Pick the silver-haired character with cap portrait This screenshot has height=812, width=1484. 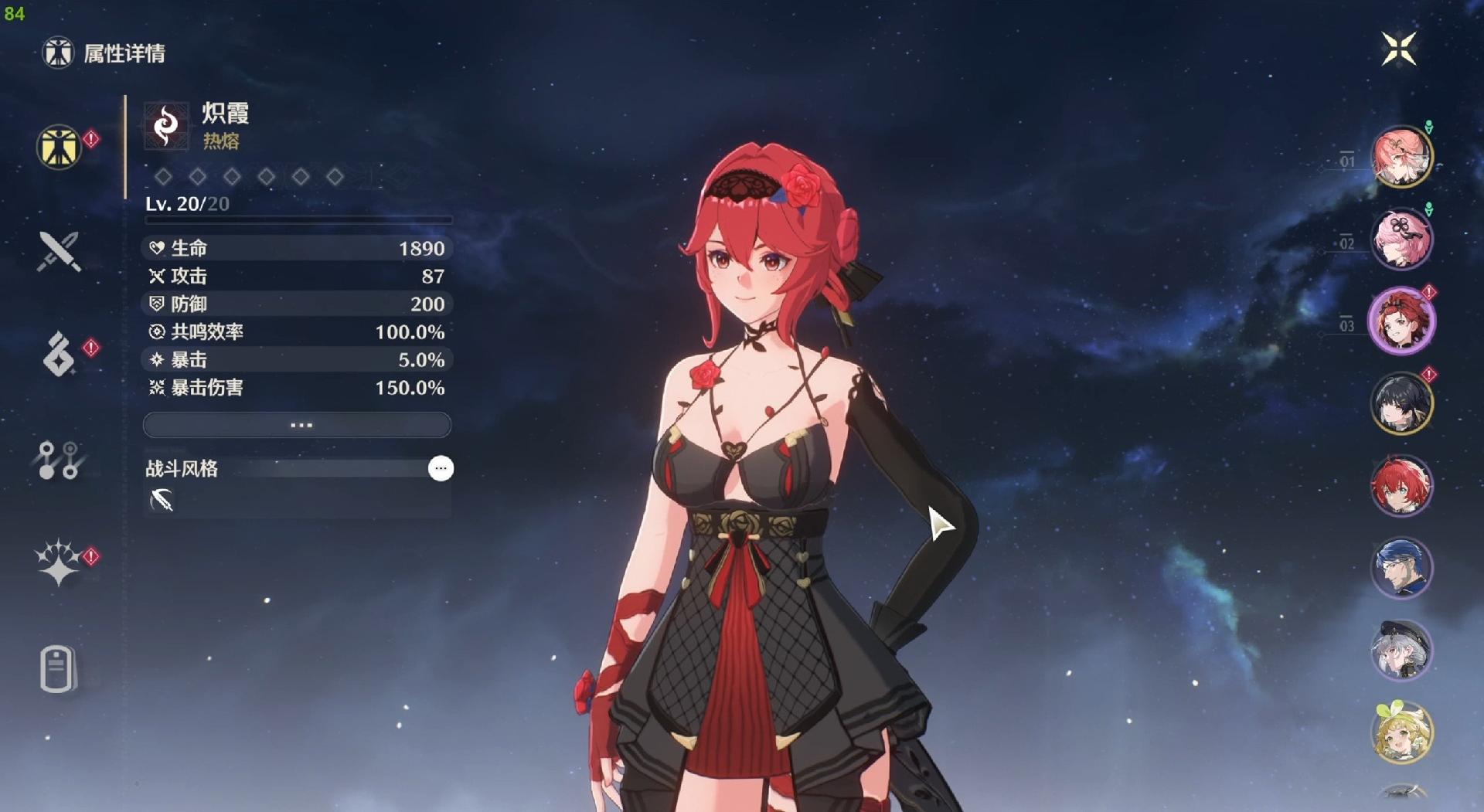(1401, 650)
